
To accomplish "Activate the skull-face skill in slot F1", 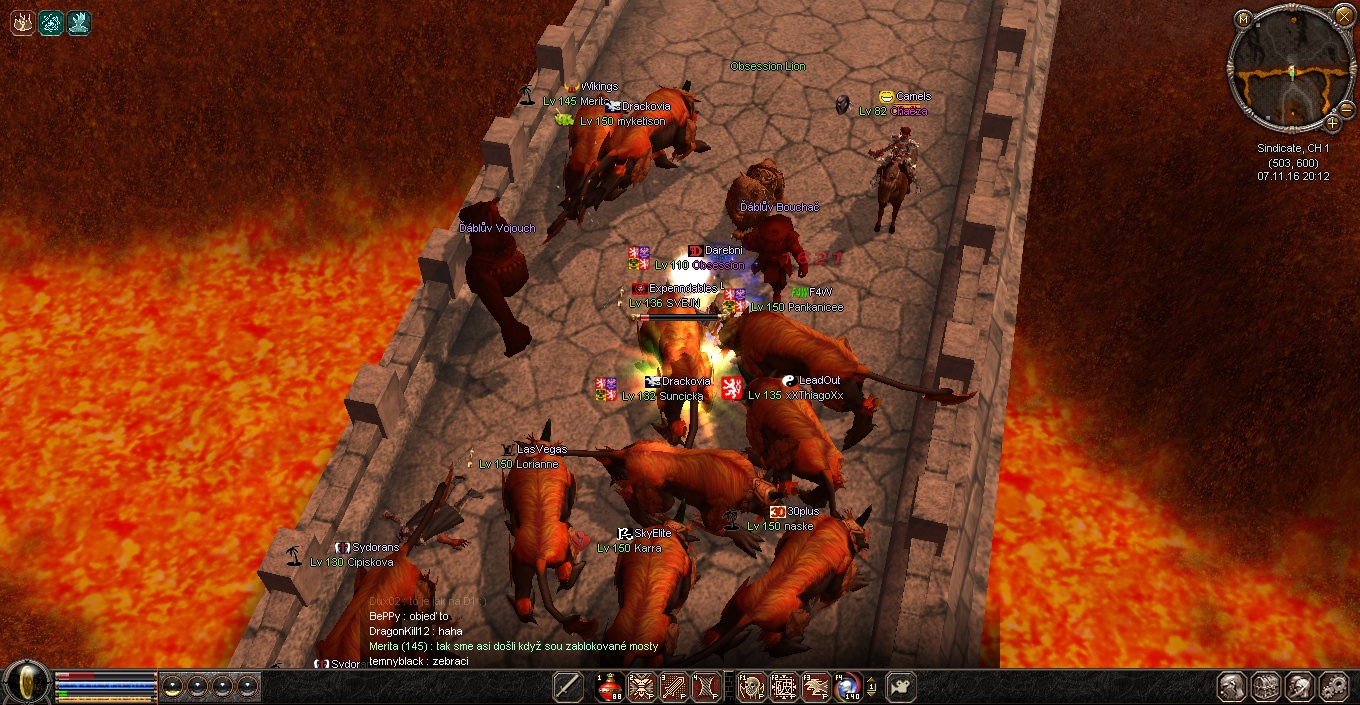I will 751,687.
